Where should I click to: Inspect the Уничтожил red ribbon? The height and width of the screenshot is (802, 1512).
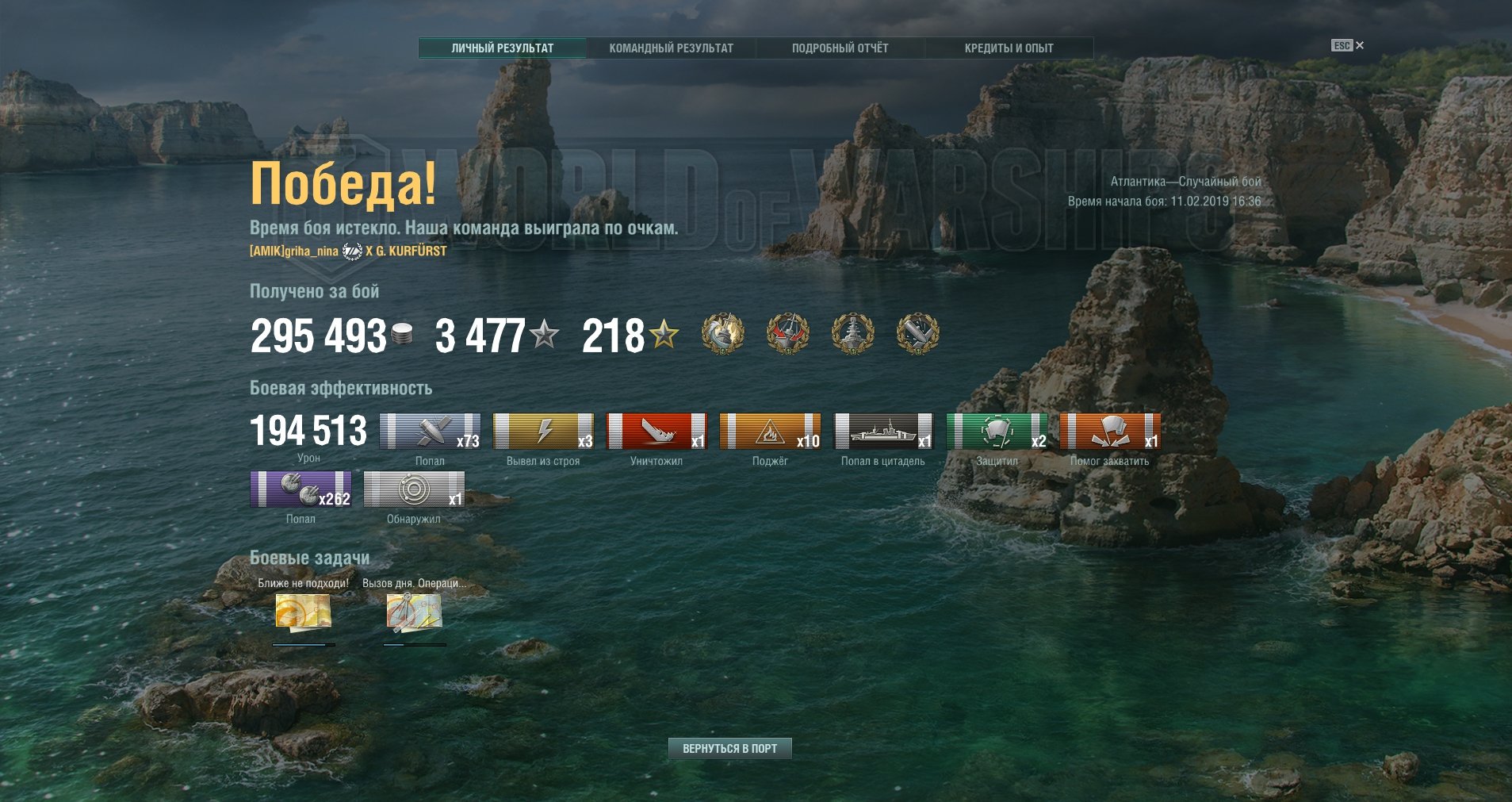[656, 432]
